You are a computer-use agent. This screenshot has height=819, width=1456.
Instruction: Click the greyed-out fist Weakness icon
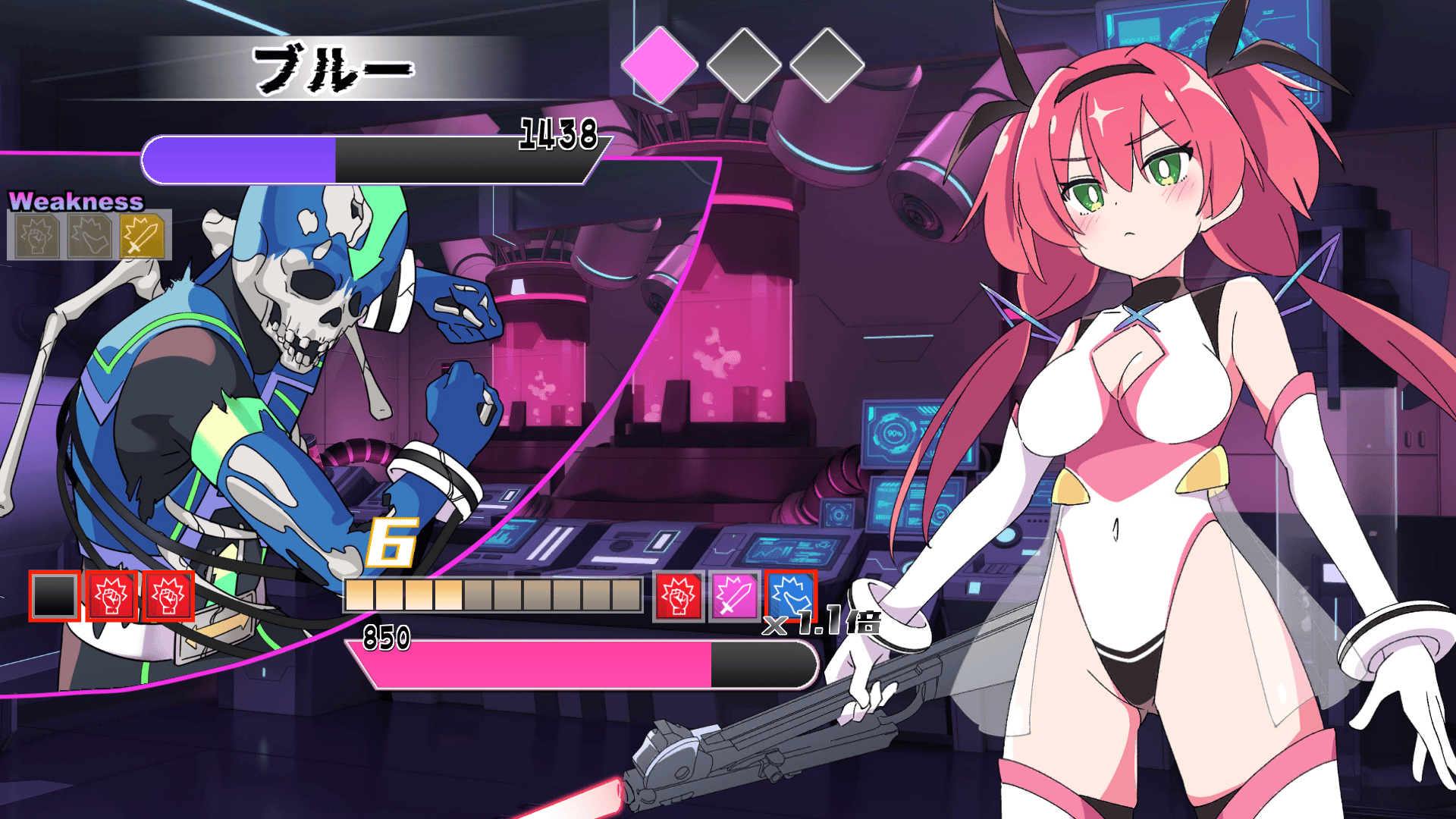pos(36,235)
